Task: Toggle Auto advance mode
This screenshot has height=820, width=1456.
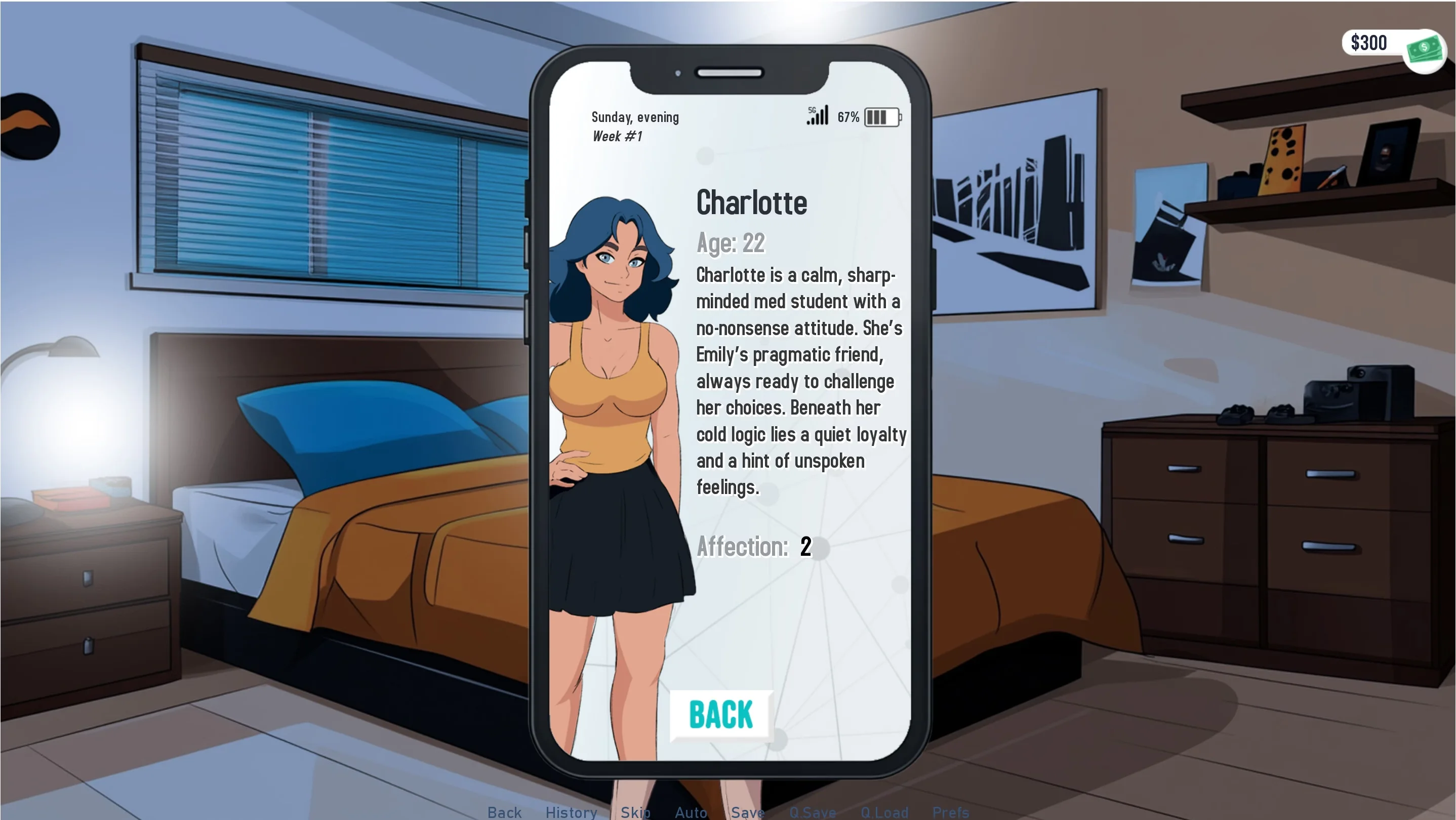Action: (x=691, y=812)
